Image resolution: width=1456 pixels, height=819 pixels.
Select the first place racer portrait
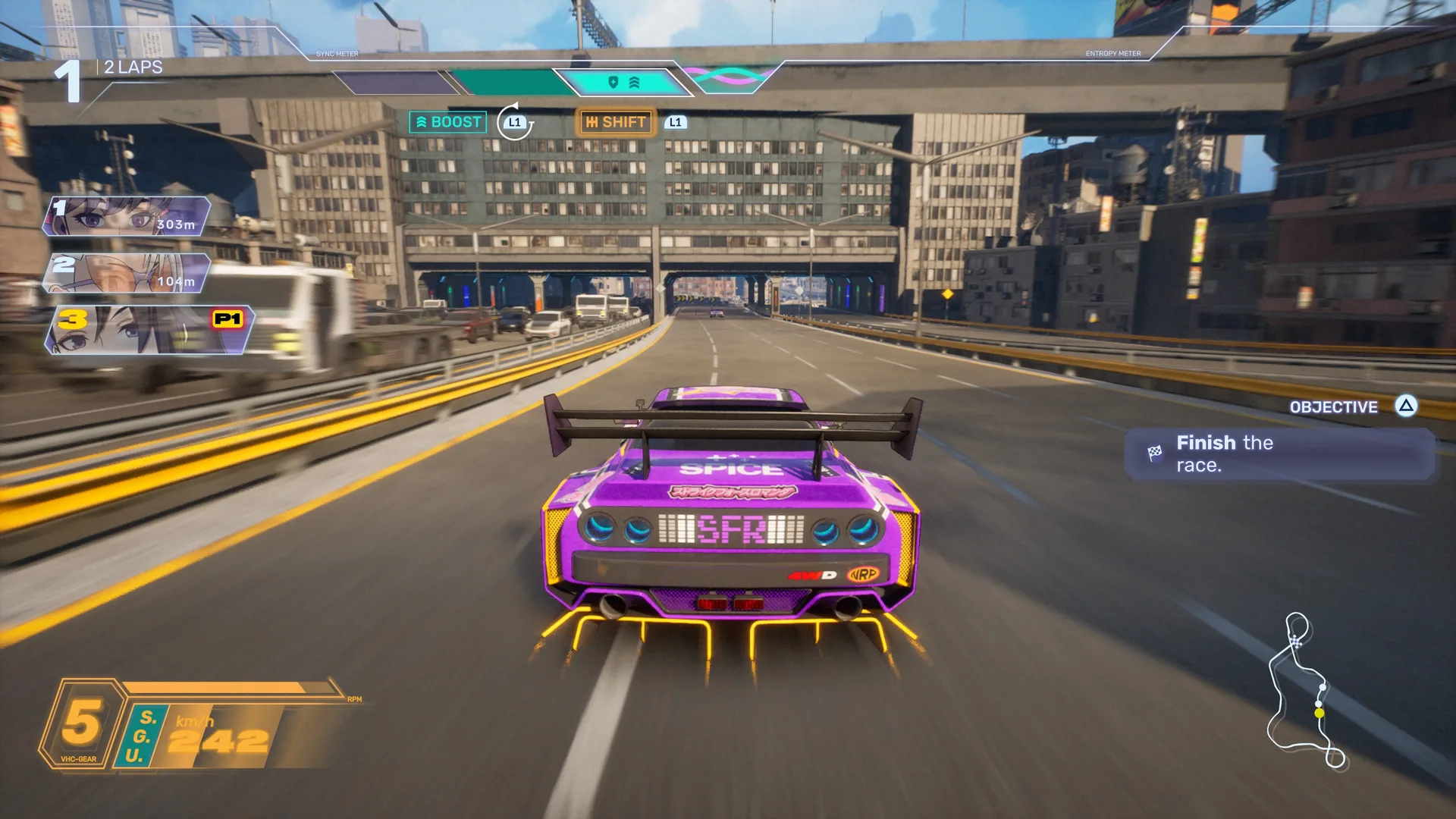point(127,216)
